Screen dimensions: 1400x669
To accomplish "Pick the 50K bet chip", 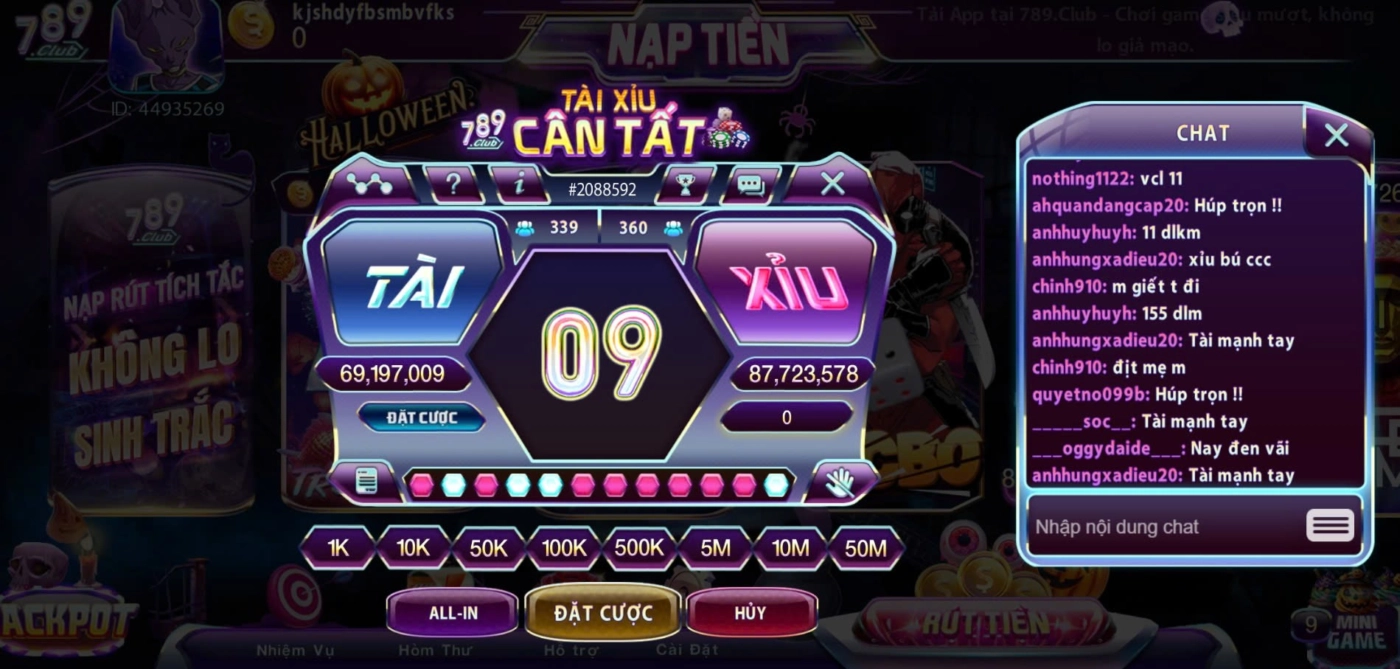I will pos(488,548).
